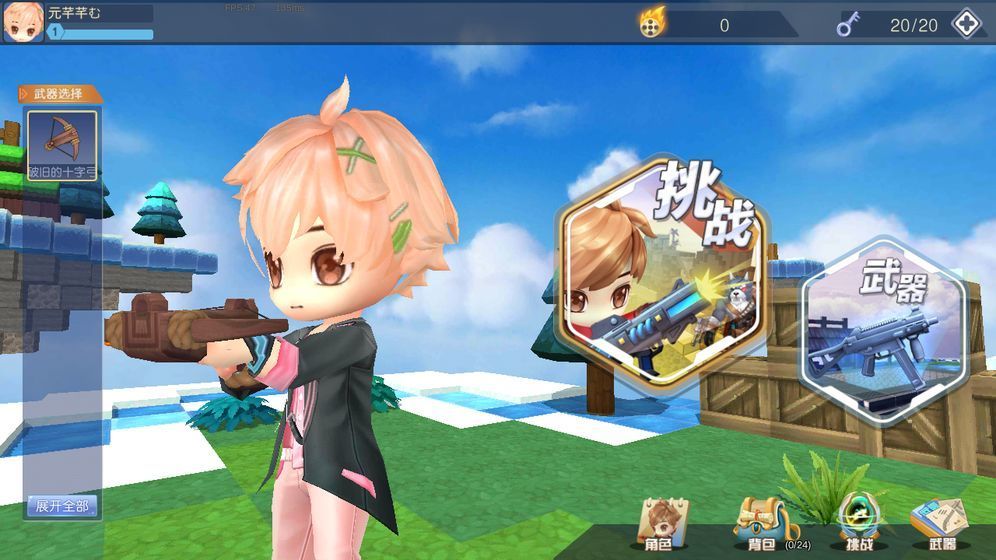Screen dimensions: 996x560
Task: Tap the key icon in top bar
Action: coord(849,24)
